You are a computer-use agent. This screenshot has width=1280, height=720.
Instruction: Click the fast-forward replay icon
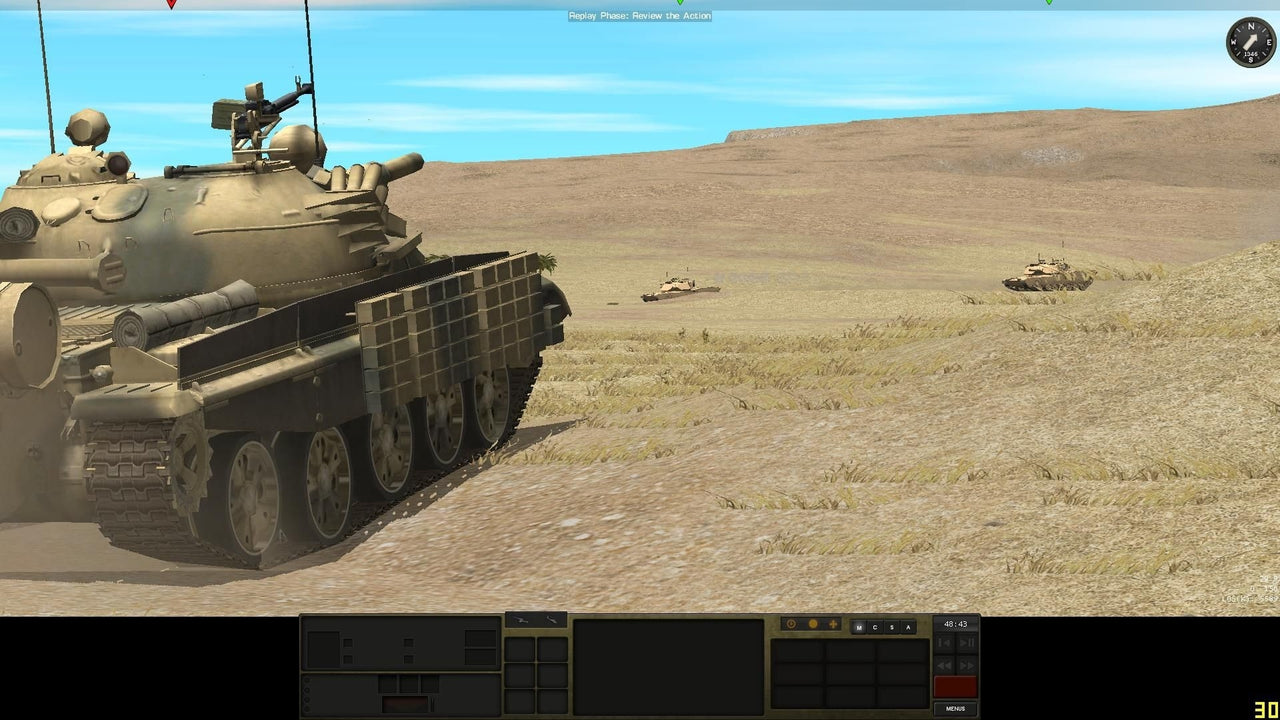(966, 666)
